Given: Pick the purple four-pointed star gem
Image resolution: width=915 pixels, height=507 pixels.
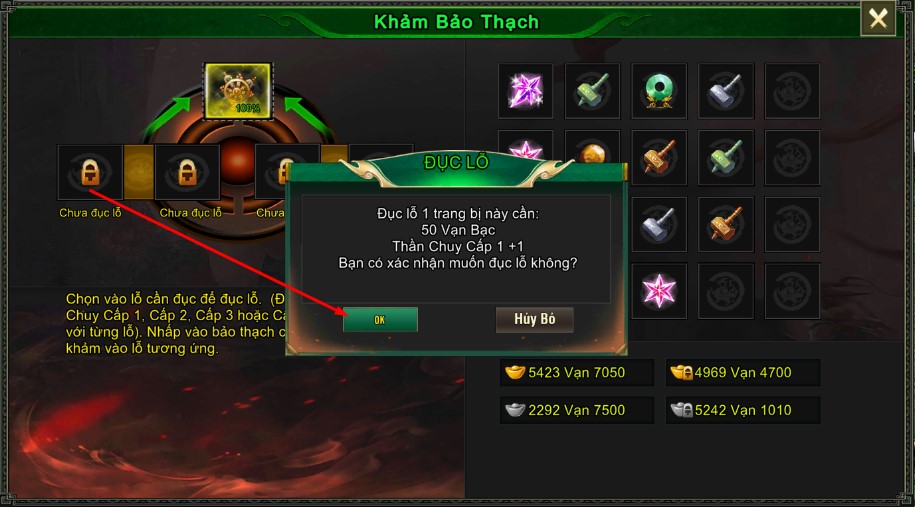Looking at the screenshot, I should coord(525,91).
